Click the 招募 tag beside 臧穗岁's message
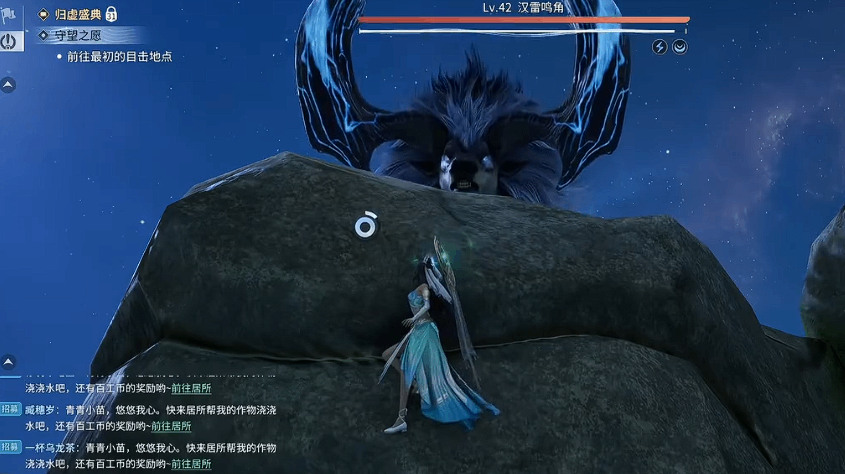Image resolution: width=845 pixels, height=474 pixels. 10,409
